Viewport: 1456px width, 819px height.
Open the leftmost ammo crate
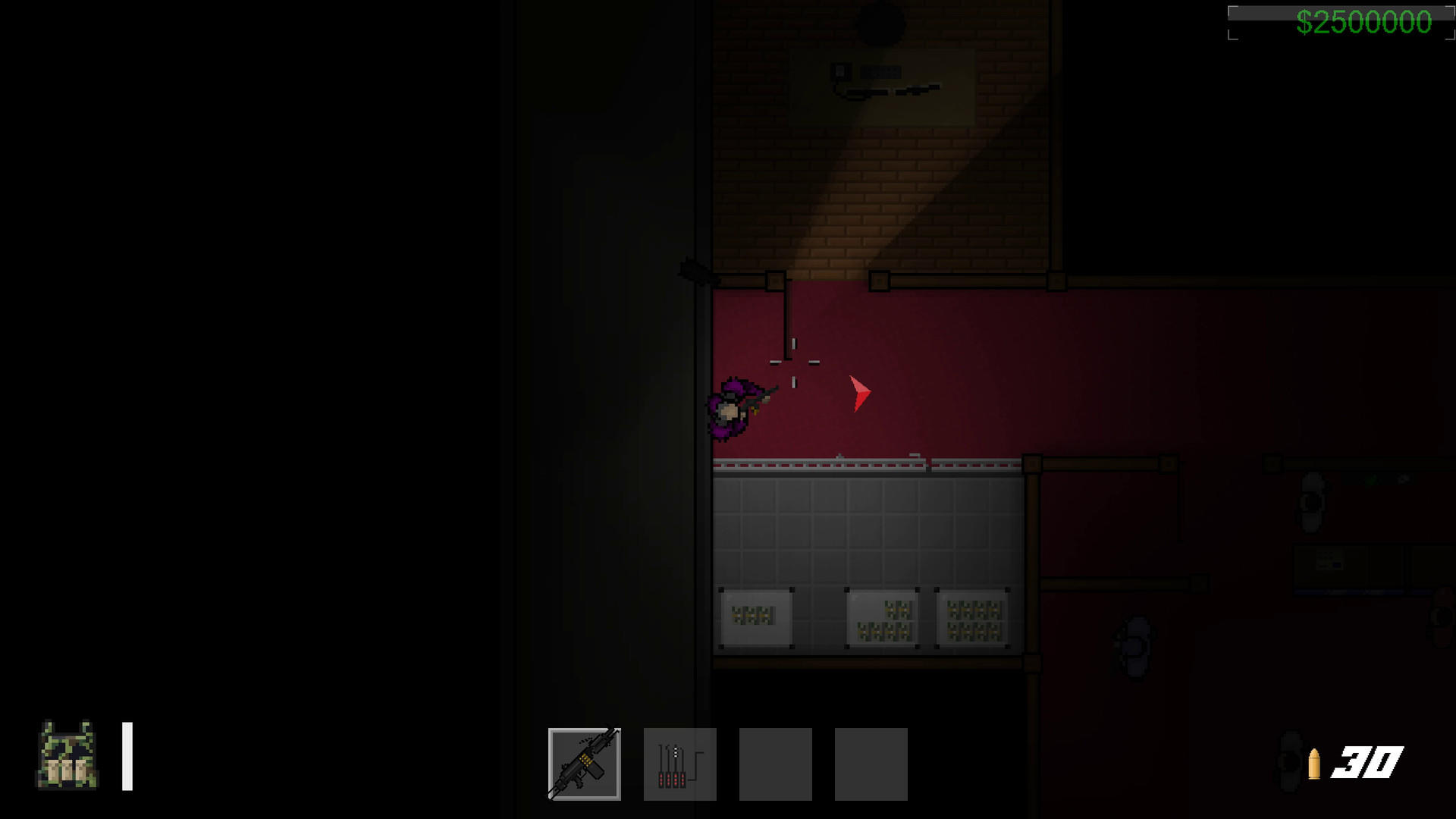click(x=755, y=618)
